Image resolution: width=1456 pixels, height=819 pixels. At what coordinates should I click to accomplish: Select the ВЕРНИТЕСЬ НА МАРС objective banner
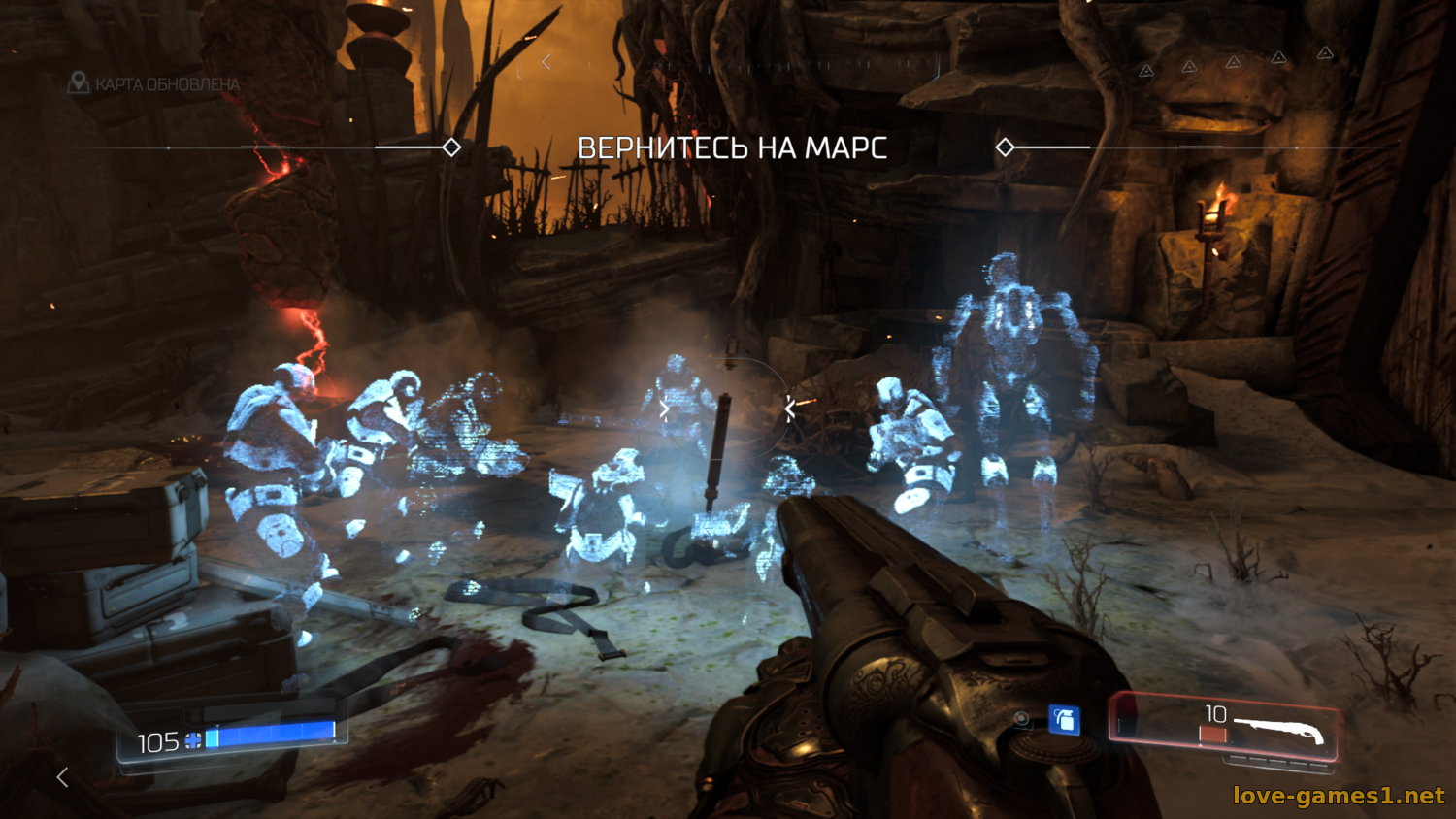(x=732, y=148)
